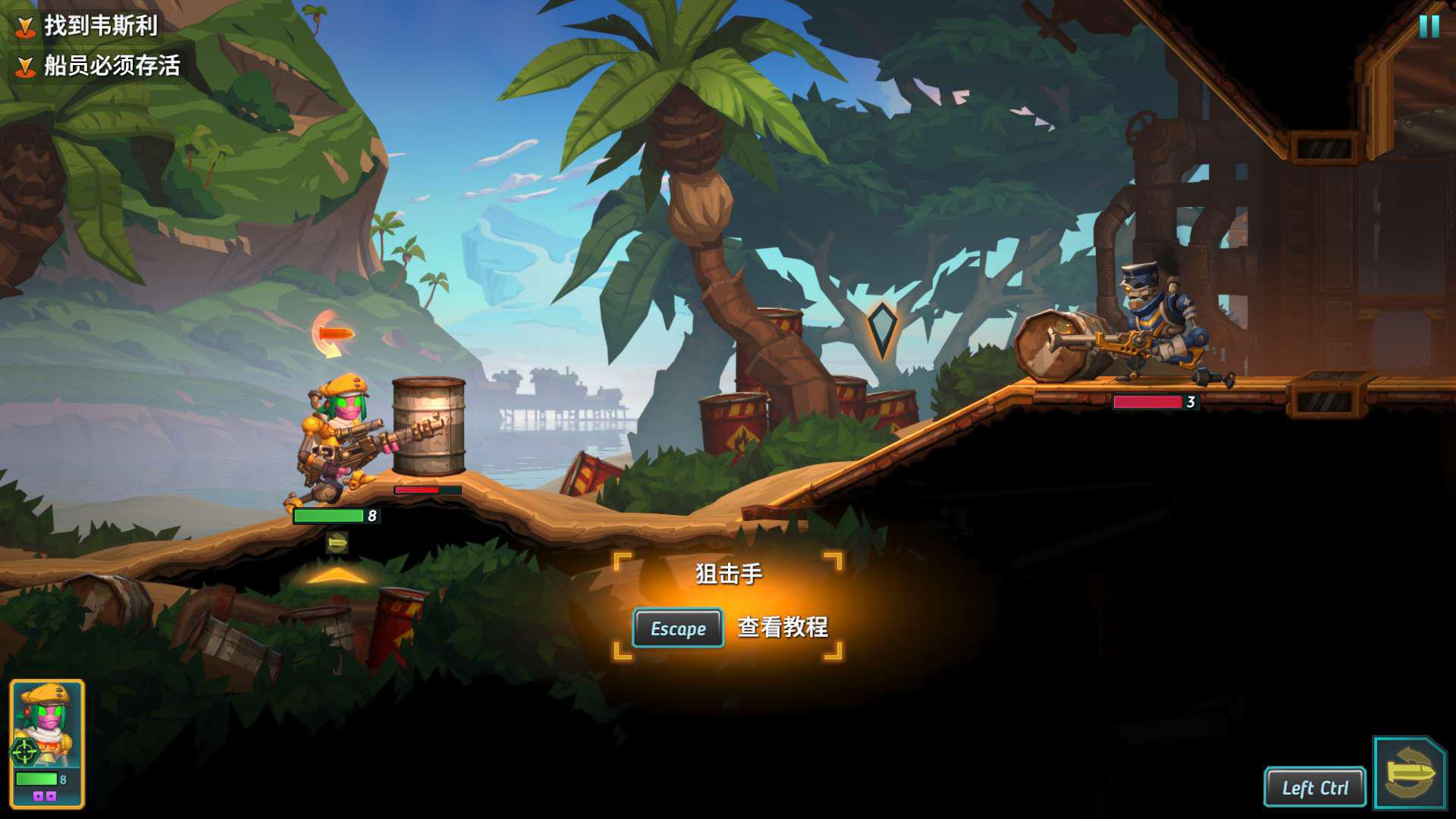This screenshot has width=1456, height=819.
Task: Pause the game with the pause icon
Action: click(1429, 27)
